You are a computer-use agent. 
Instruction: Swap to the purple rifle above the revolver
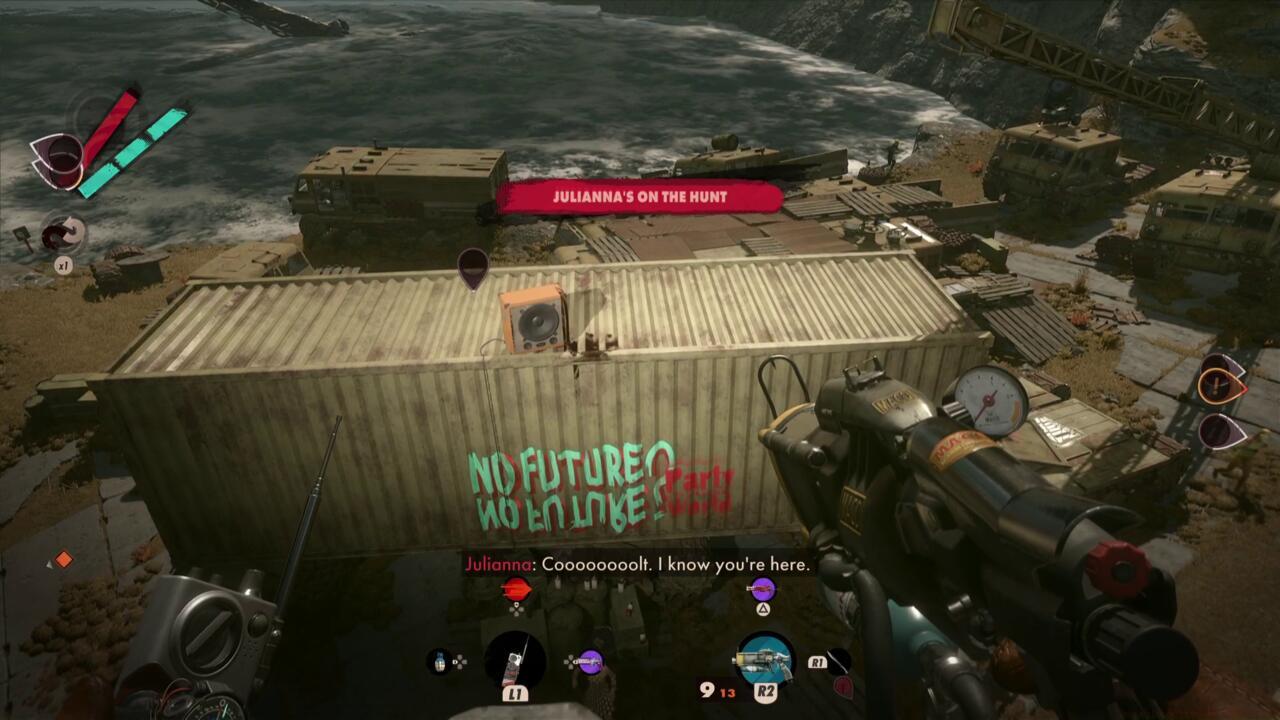762,589
